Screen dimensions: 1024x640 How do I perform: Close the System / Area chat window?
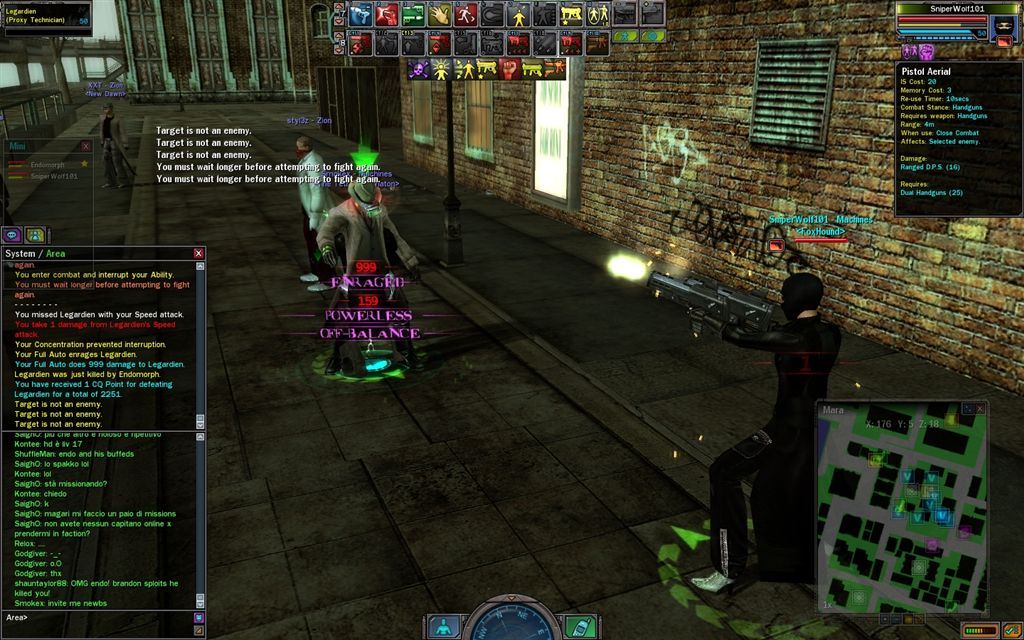pyautogui.click(x=198, y=254)
